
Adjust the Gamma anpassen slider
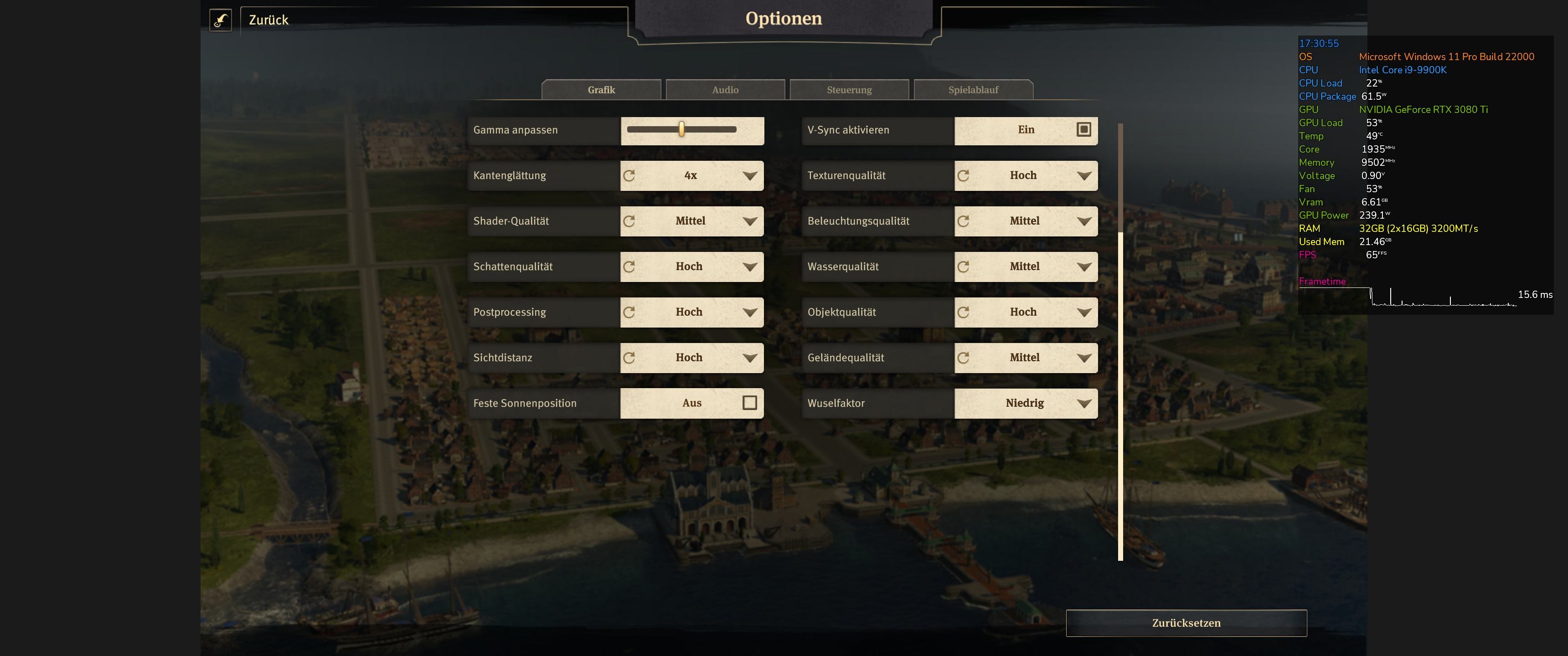coord(682,130)
